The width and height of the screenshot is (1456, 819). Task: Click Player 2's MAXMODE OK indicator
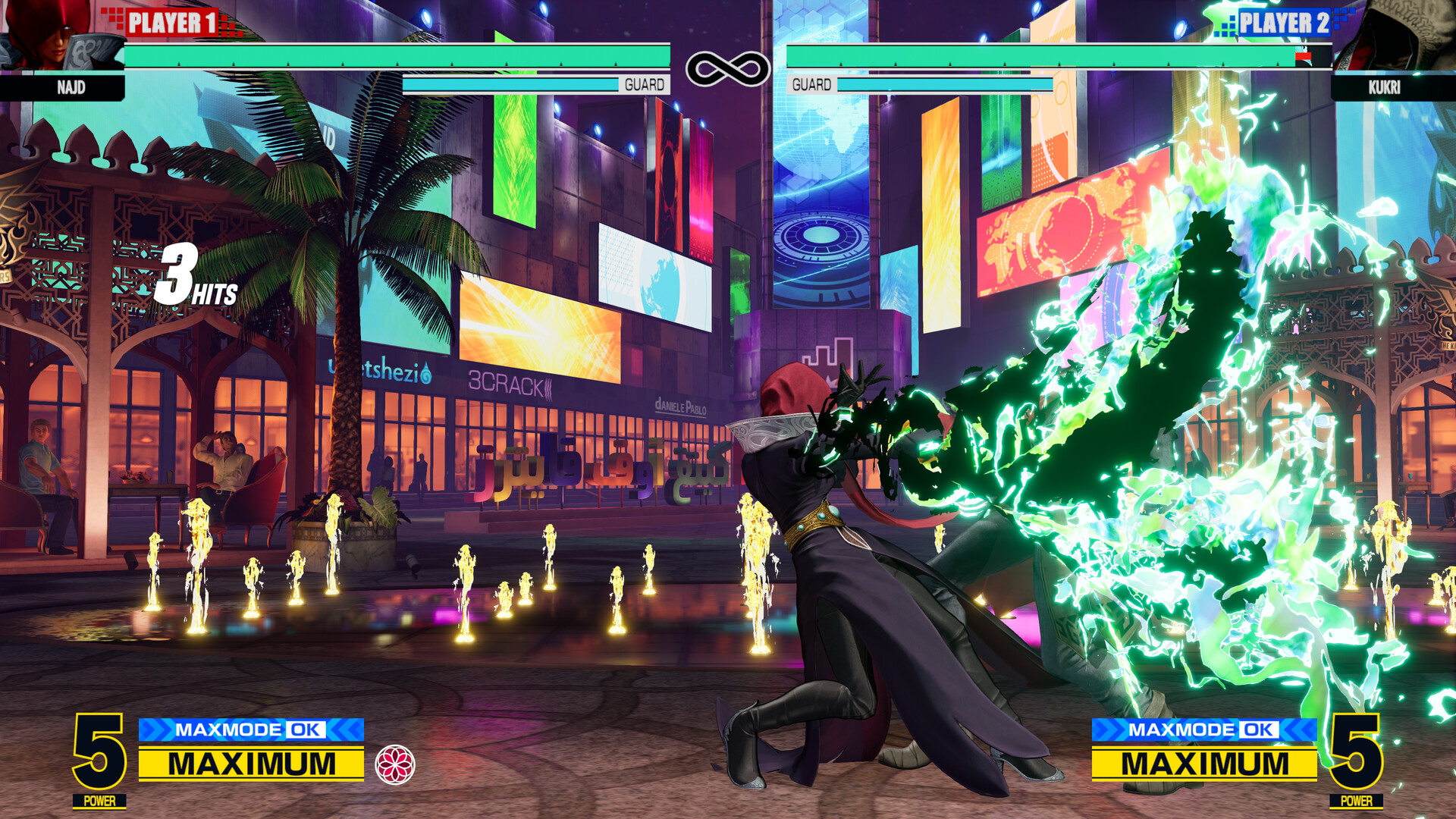click(1203, 730)
